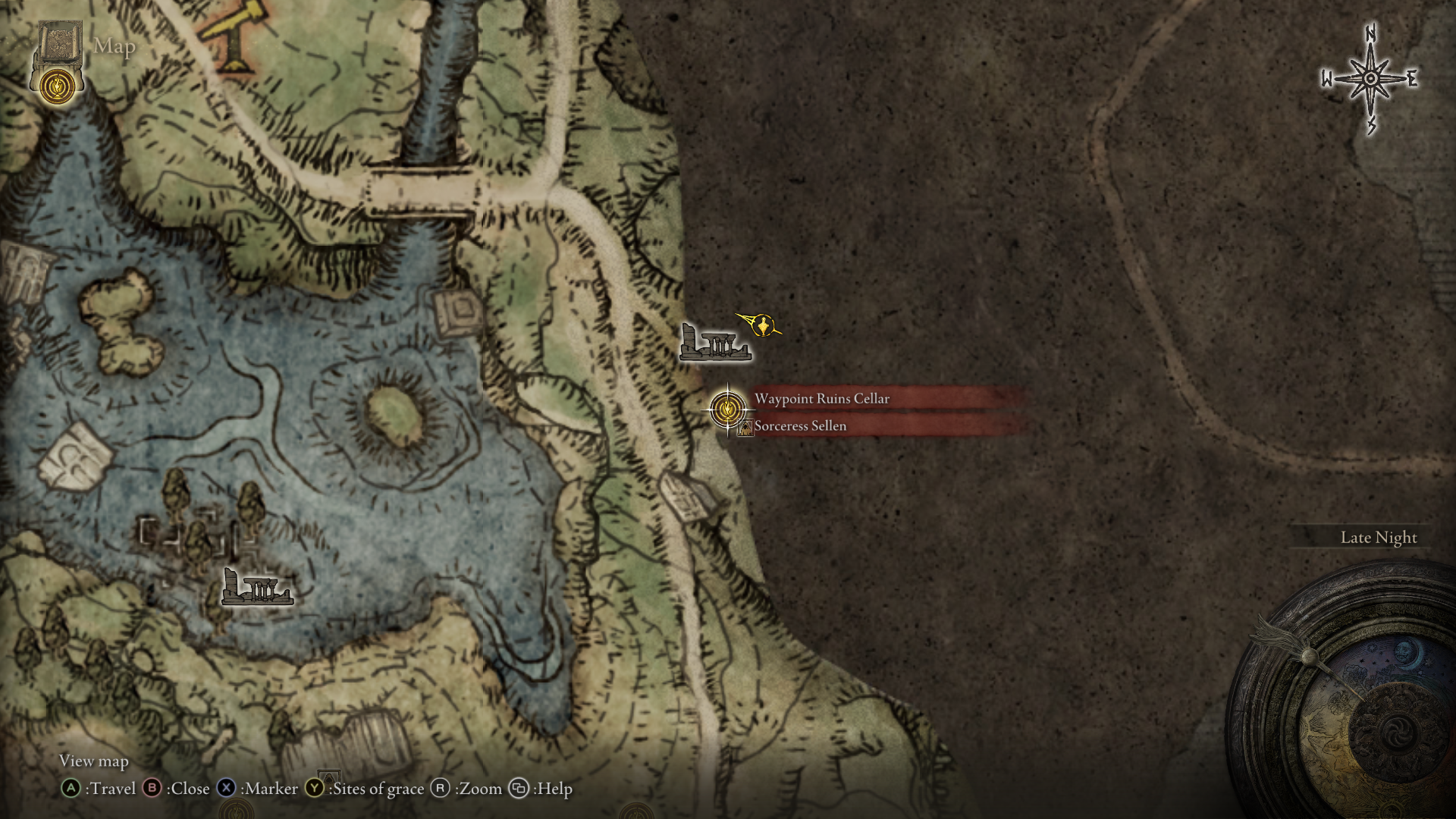Screen dimensions: 1456x819
Task: Click the ruins landmark icon beside the player marker
Action: pyautogui.click(x=714, y=343)
